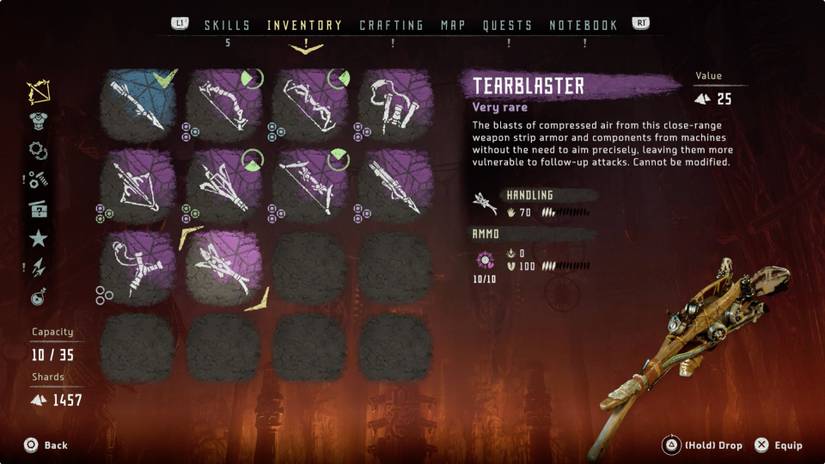Open the Inventory tab
The height and width of the screenshot is (464, 825).
[305, 25]
